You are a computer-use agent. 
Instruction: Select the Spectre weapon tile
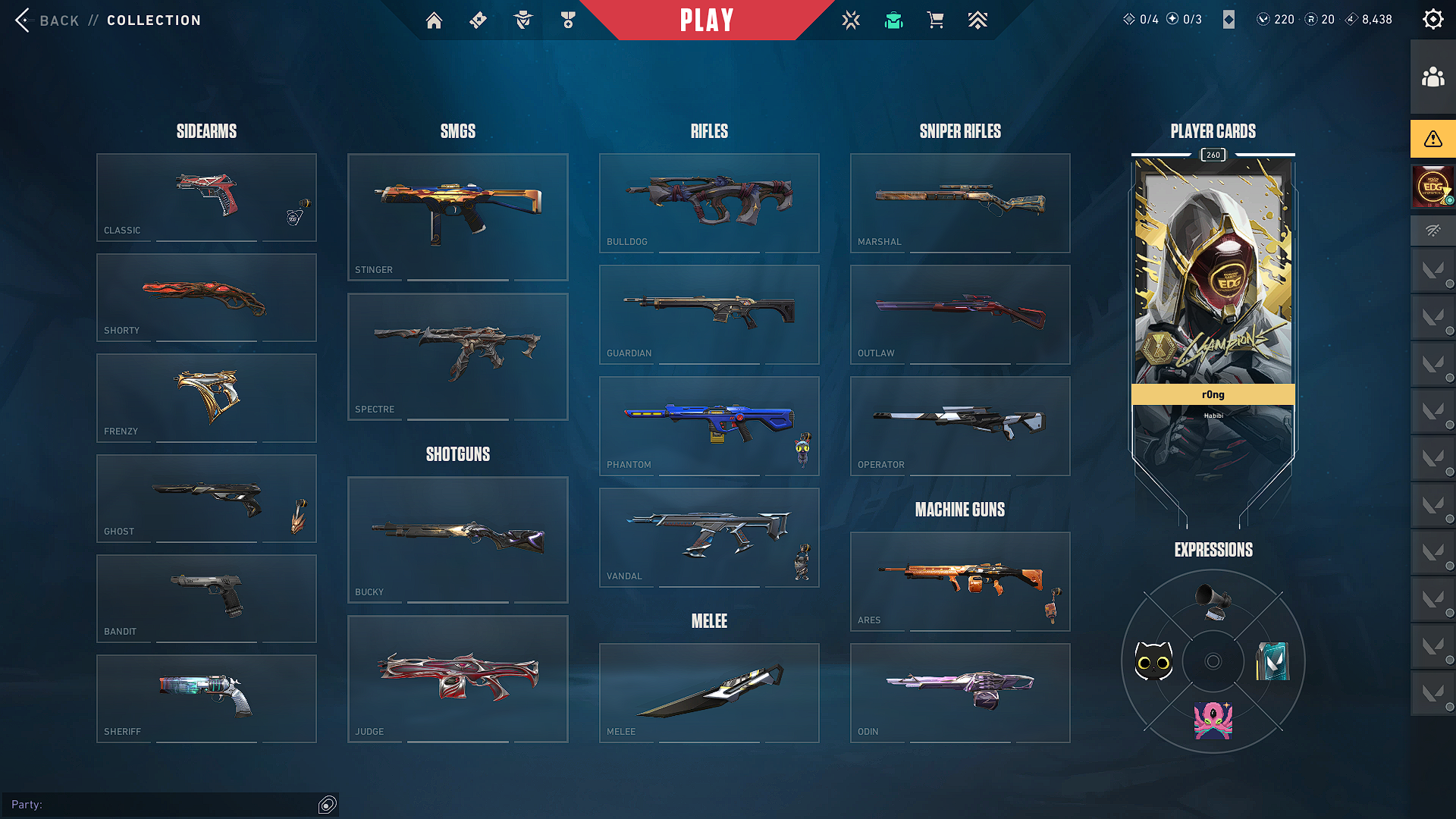pyautogui.click(x=457, y=356)
